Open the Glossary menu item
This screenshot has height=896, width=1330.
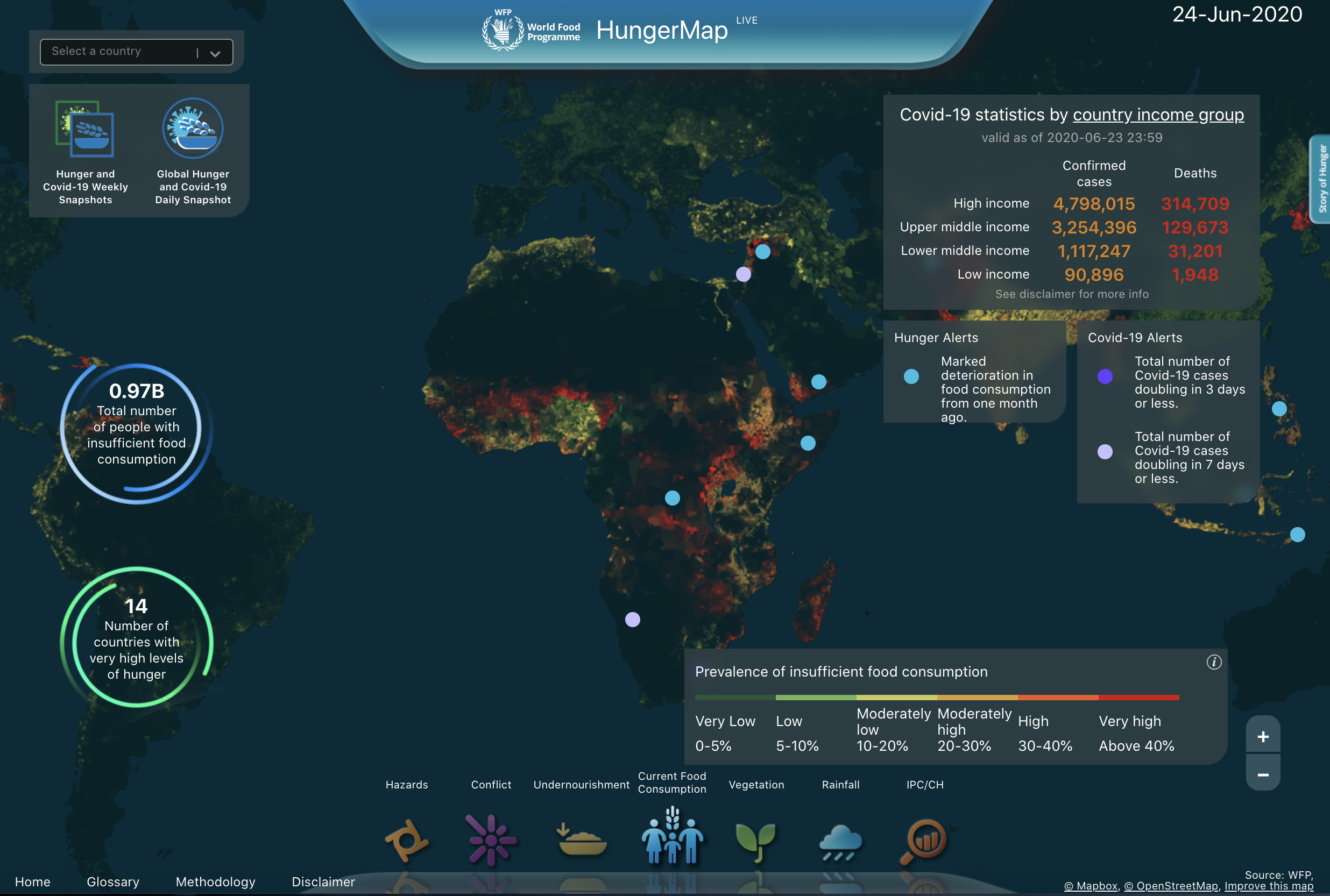click(112, 881)
